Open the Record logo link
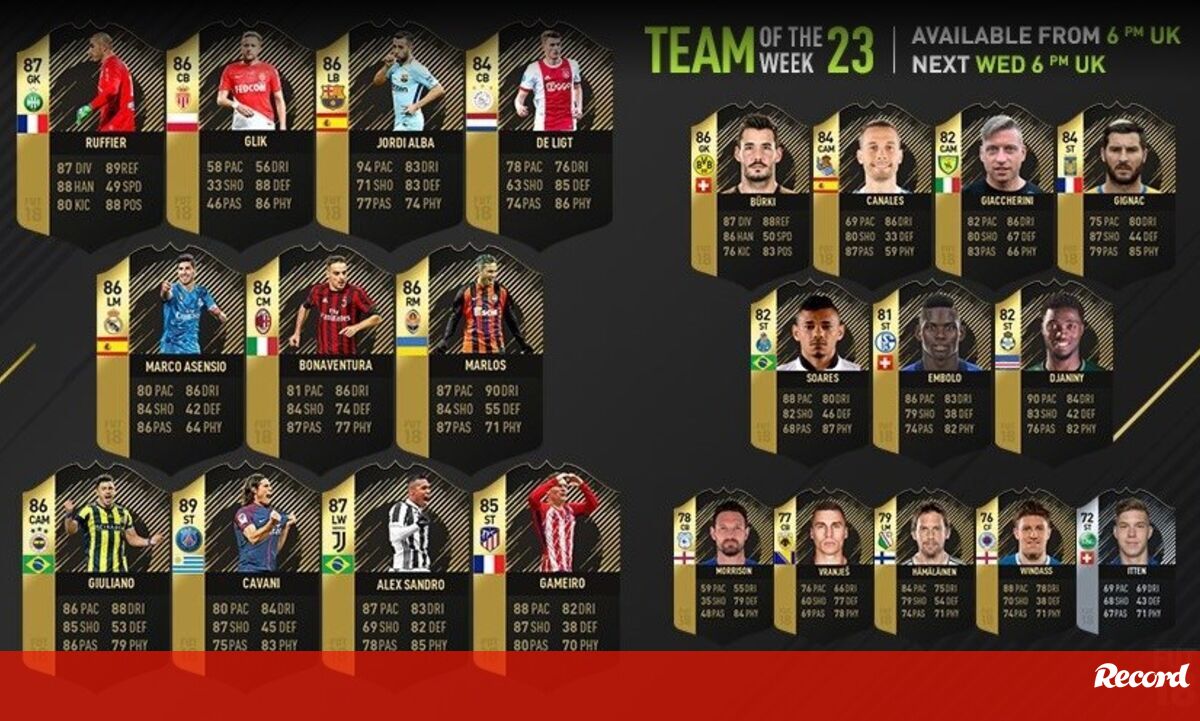Viewport: 1200px width, 721px height. [1140, 676]
